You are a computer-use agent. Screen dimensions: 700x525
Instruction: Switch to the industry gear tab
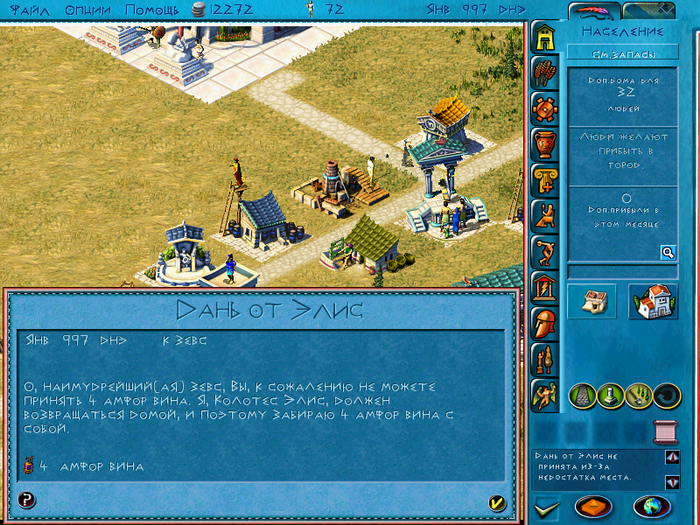point(544,108)
